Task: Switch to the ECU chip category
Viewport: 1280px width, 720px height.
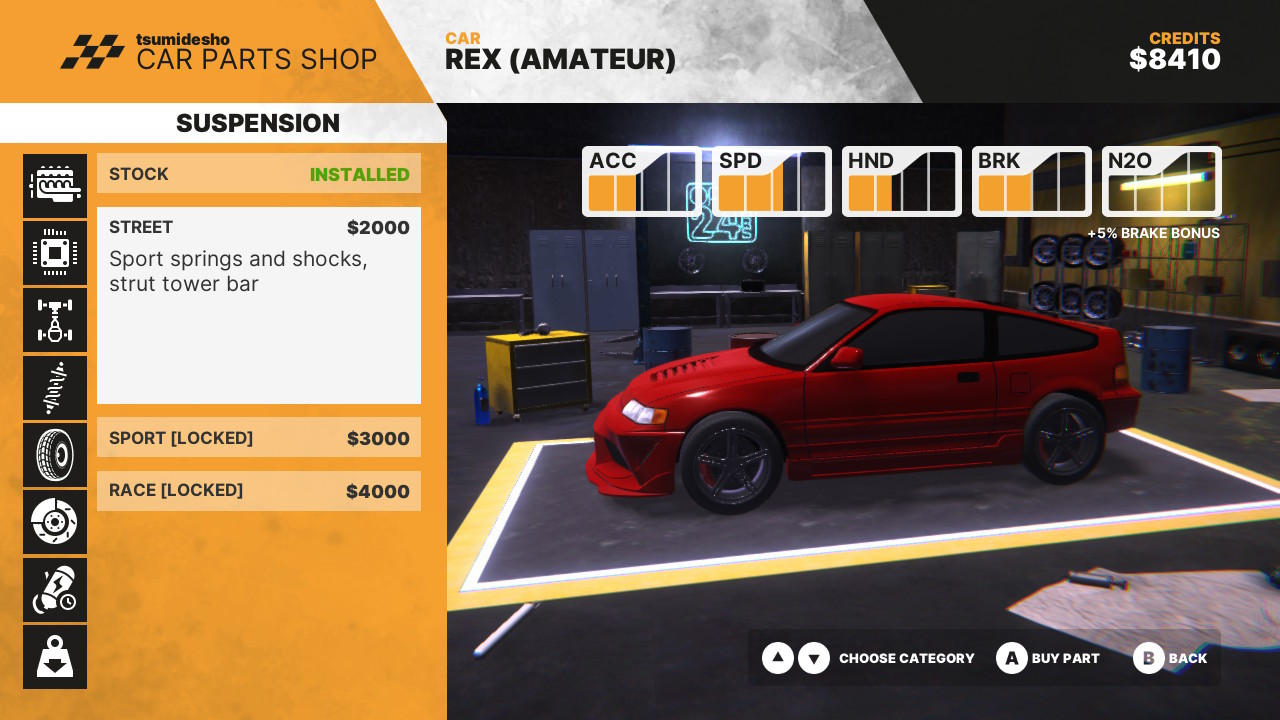Action: pyautogui.click(x=55, y=253)
